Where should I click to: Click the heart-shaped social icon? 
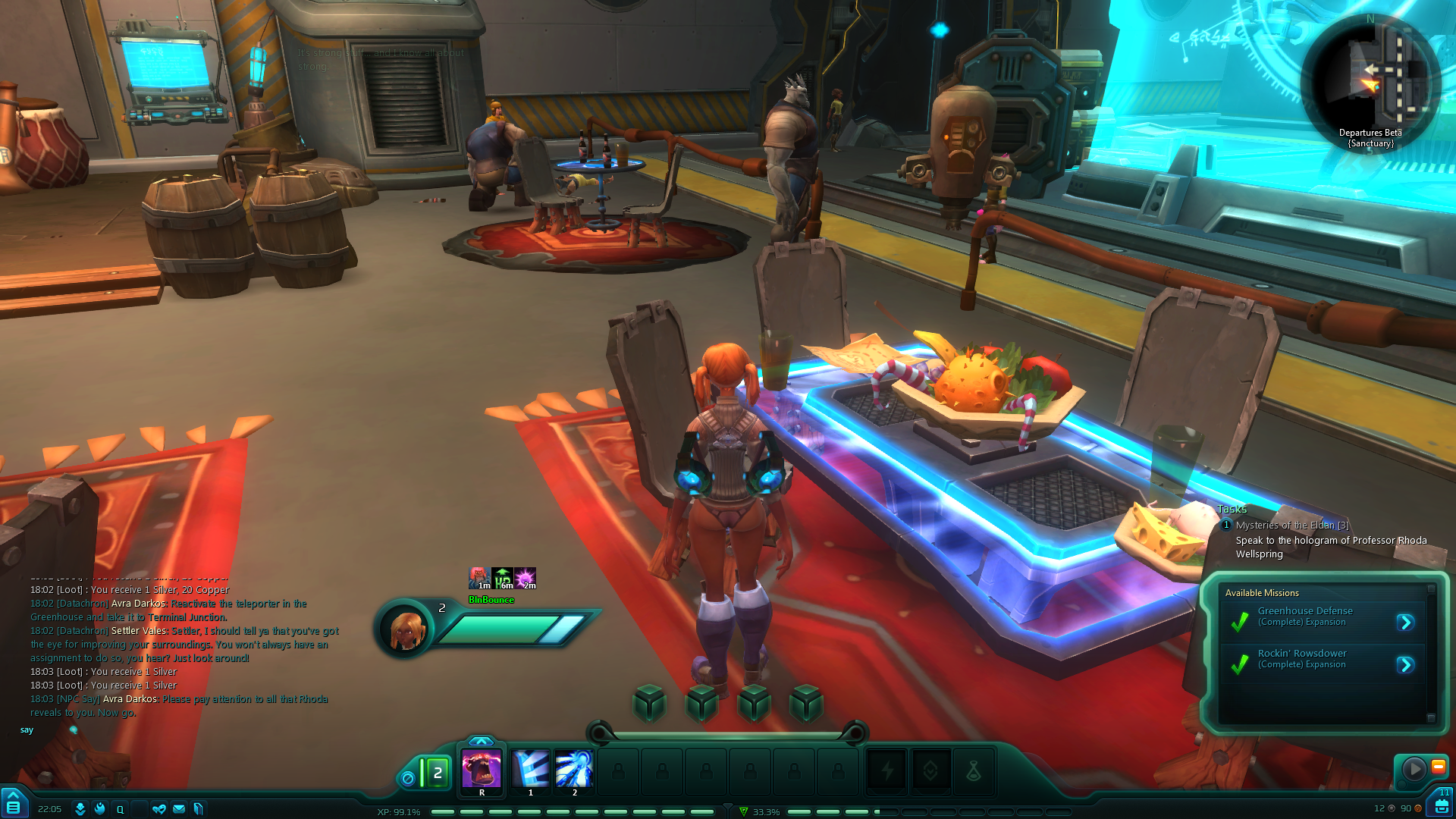coord(158,809)
